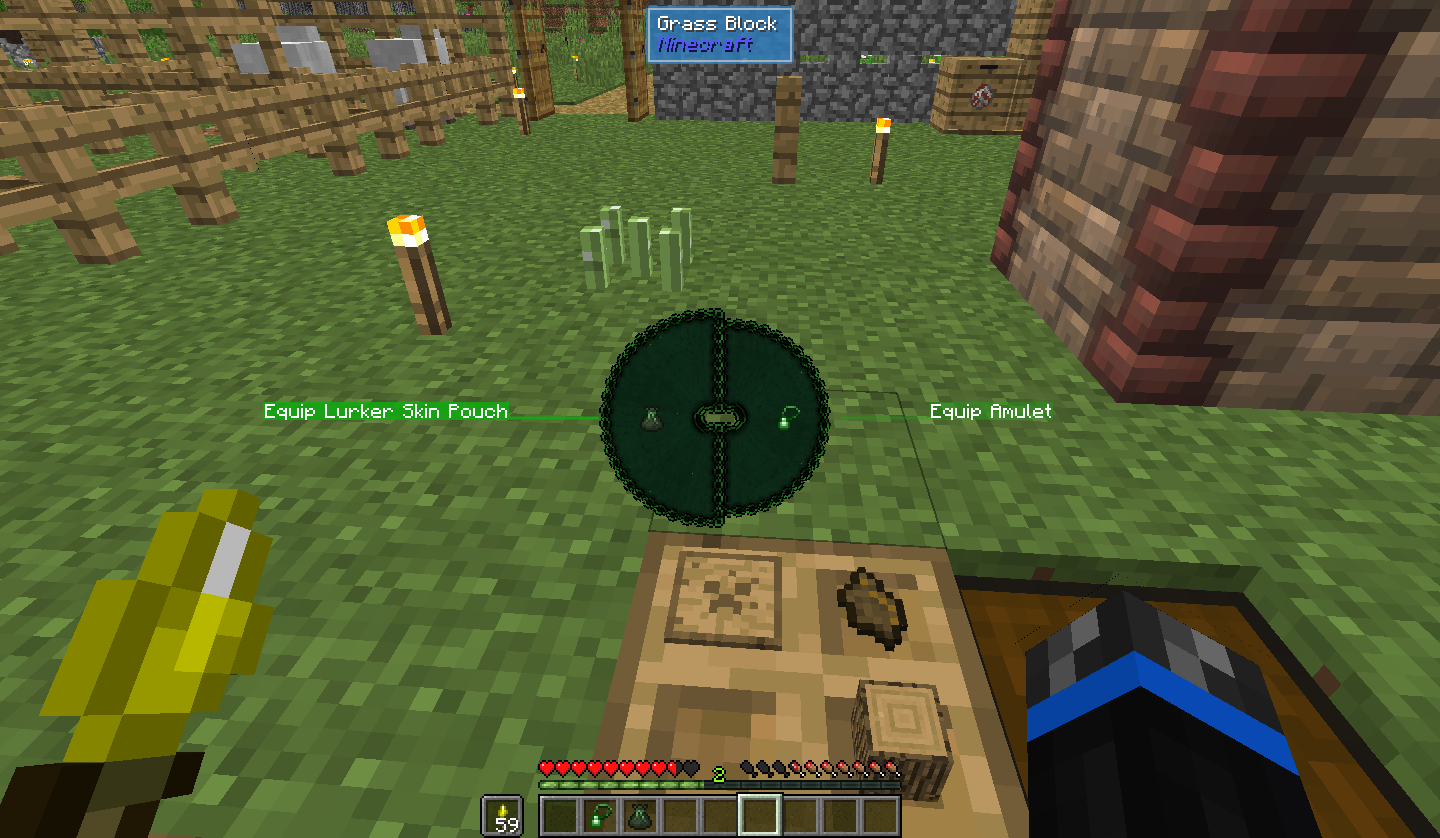1440x838 pixels.
Task: Click the half-filled heart in the health bar
Action: [674, 766]
